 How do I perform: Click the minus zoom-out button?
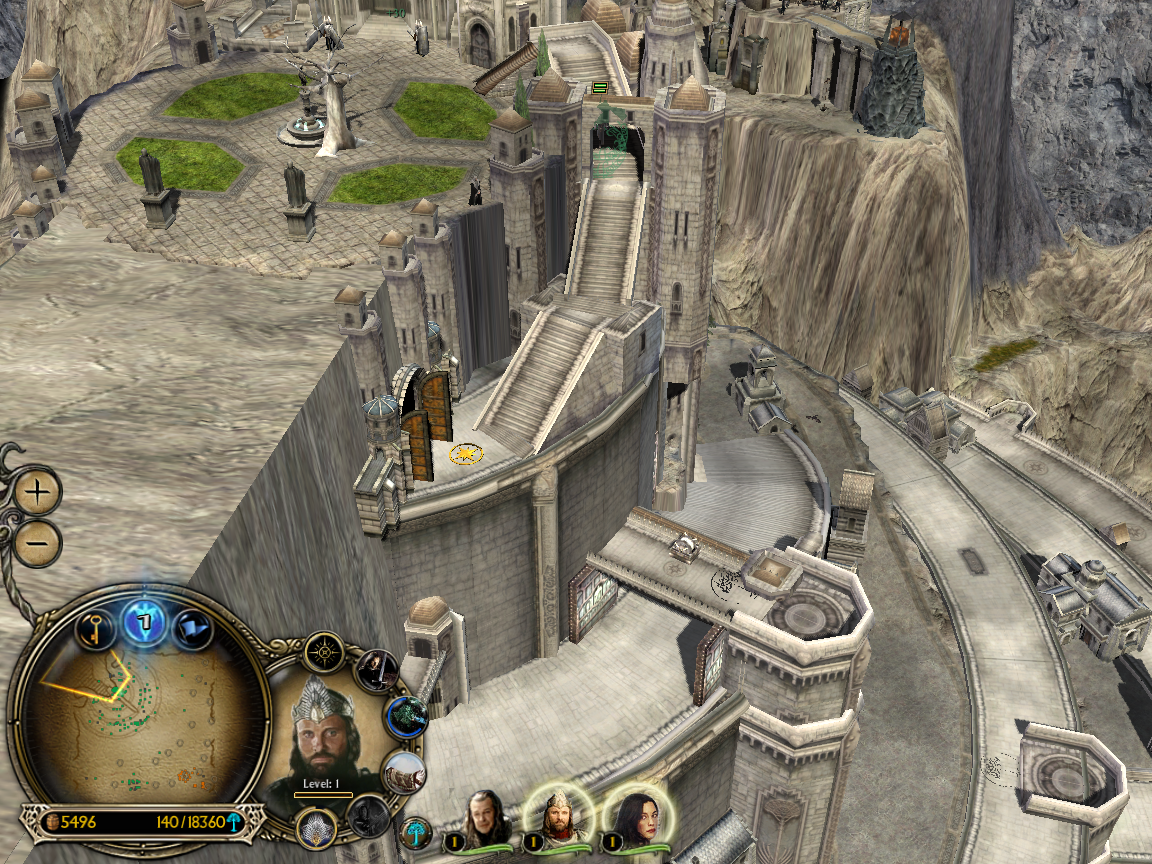coord(38,543)
